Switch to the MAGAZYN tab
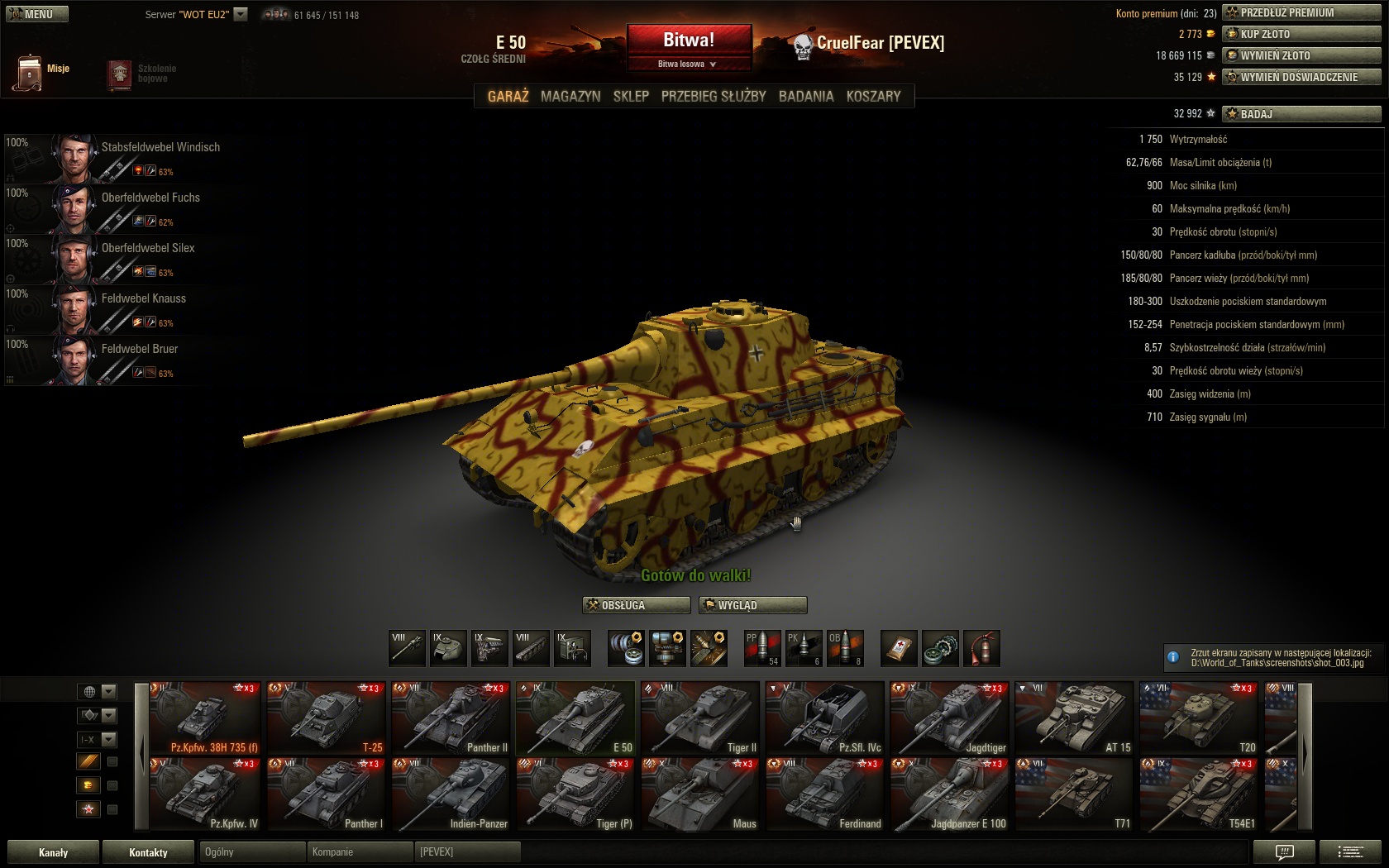 pos(570,96)
